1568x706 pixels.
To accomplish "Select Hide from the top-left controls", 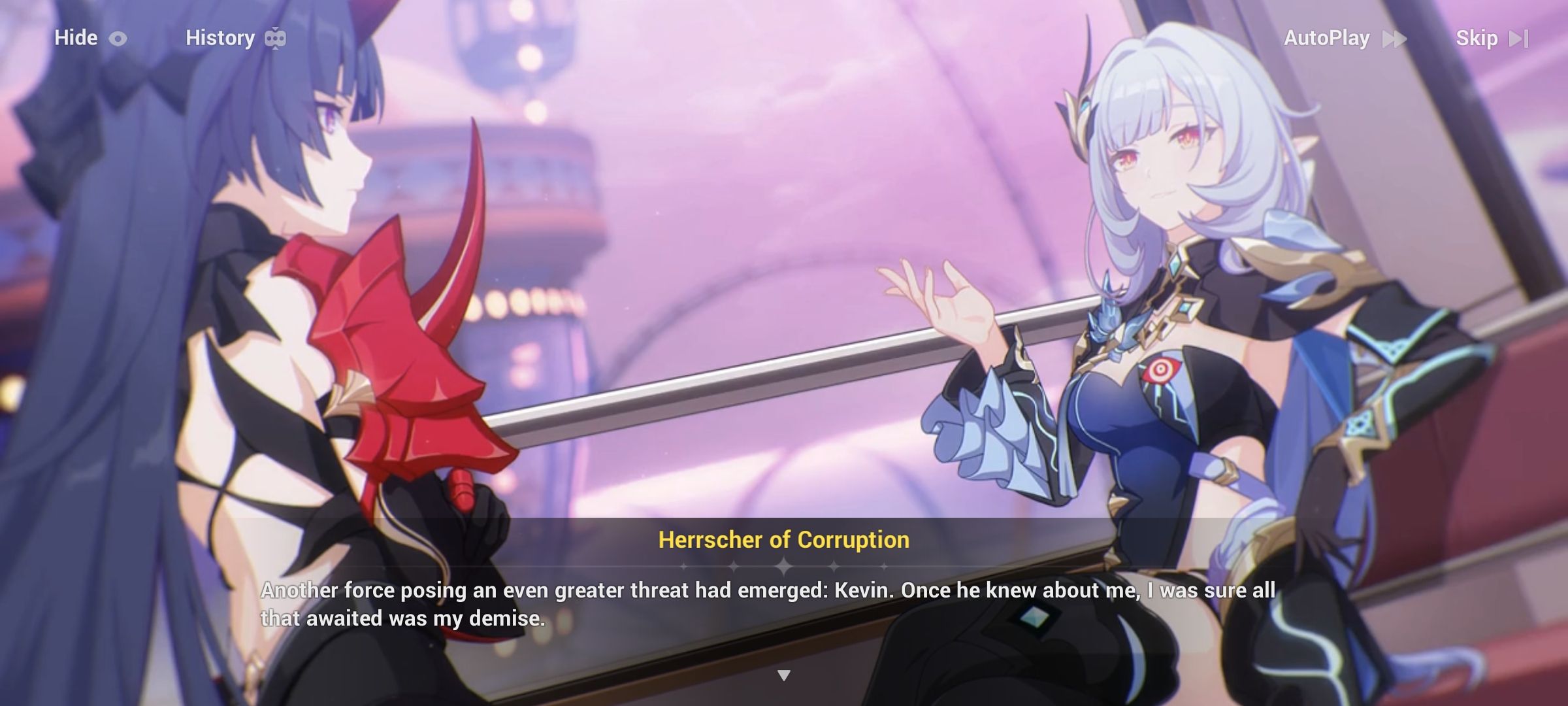I will (x=75, y=37).
